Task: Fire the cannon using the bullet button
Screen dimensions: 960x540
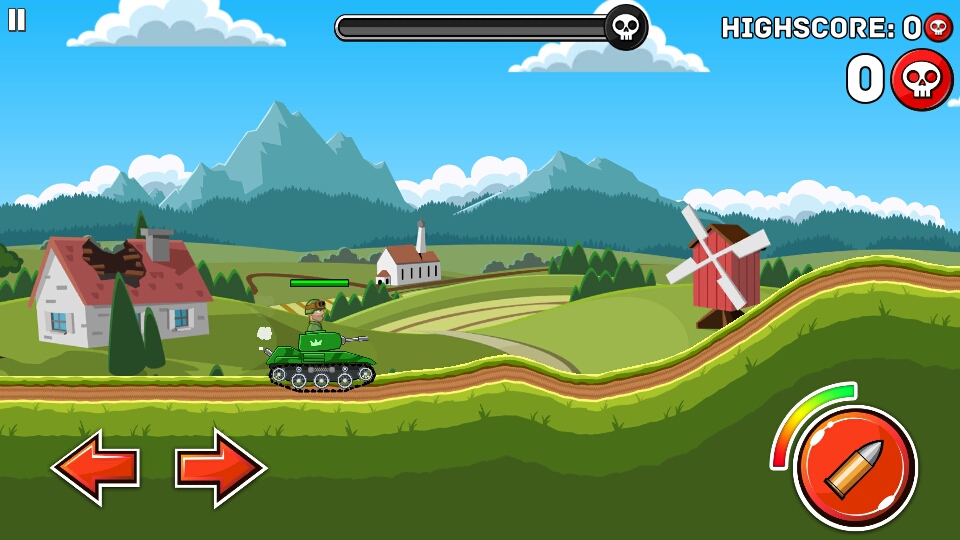Action: point(854,467)
